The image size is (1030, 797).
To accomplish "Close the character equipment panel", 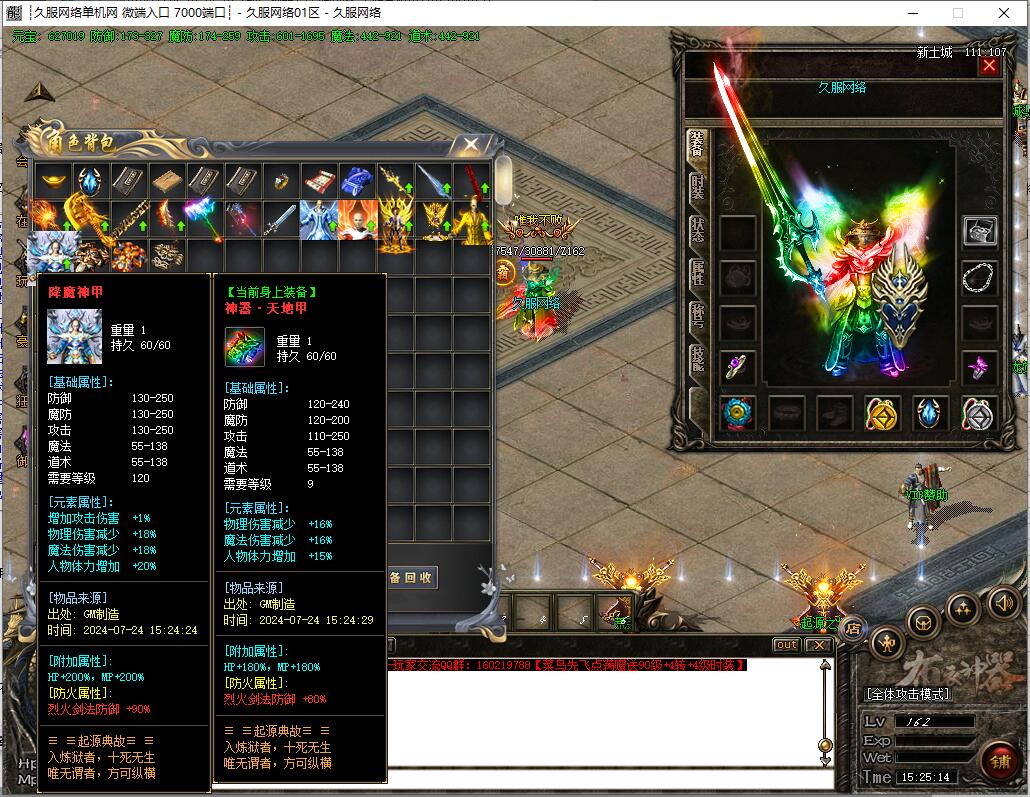I will click(989, 66).
